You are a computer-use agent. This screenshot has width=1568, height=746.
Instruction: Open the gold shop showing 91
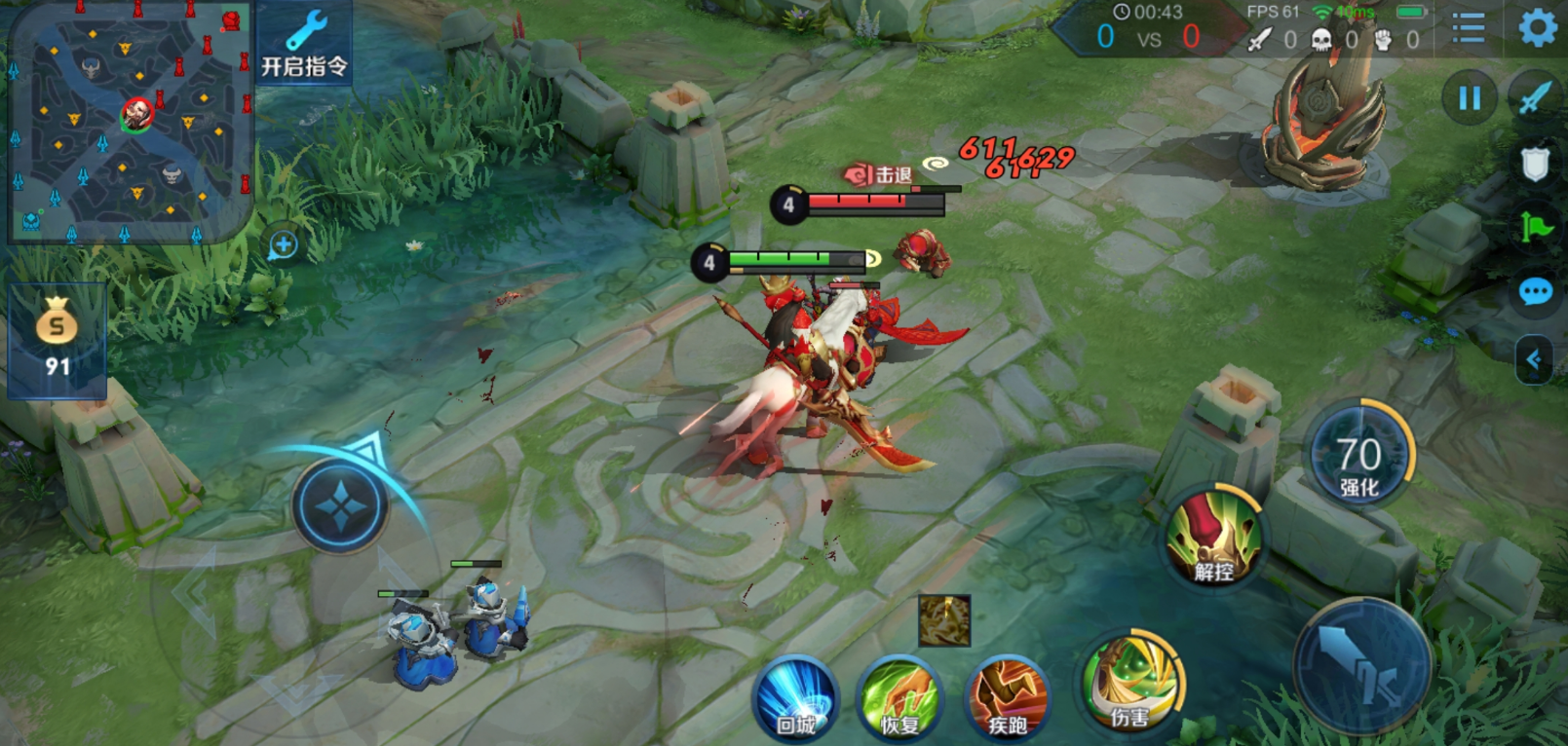point(57,339)
